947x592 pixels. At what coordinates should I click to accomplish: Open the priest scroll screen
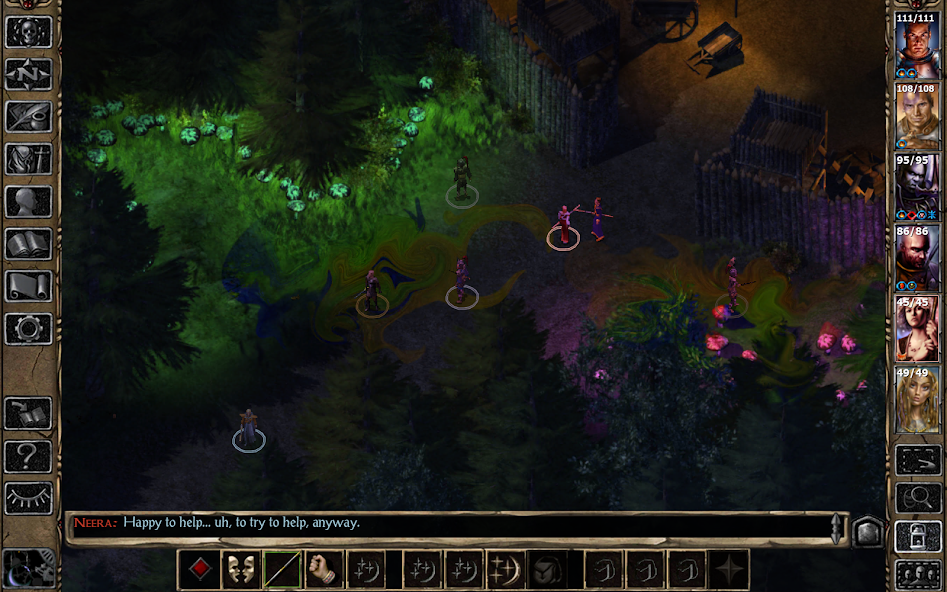tap(29, 287)
